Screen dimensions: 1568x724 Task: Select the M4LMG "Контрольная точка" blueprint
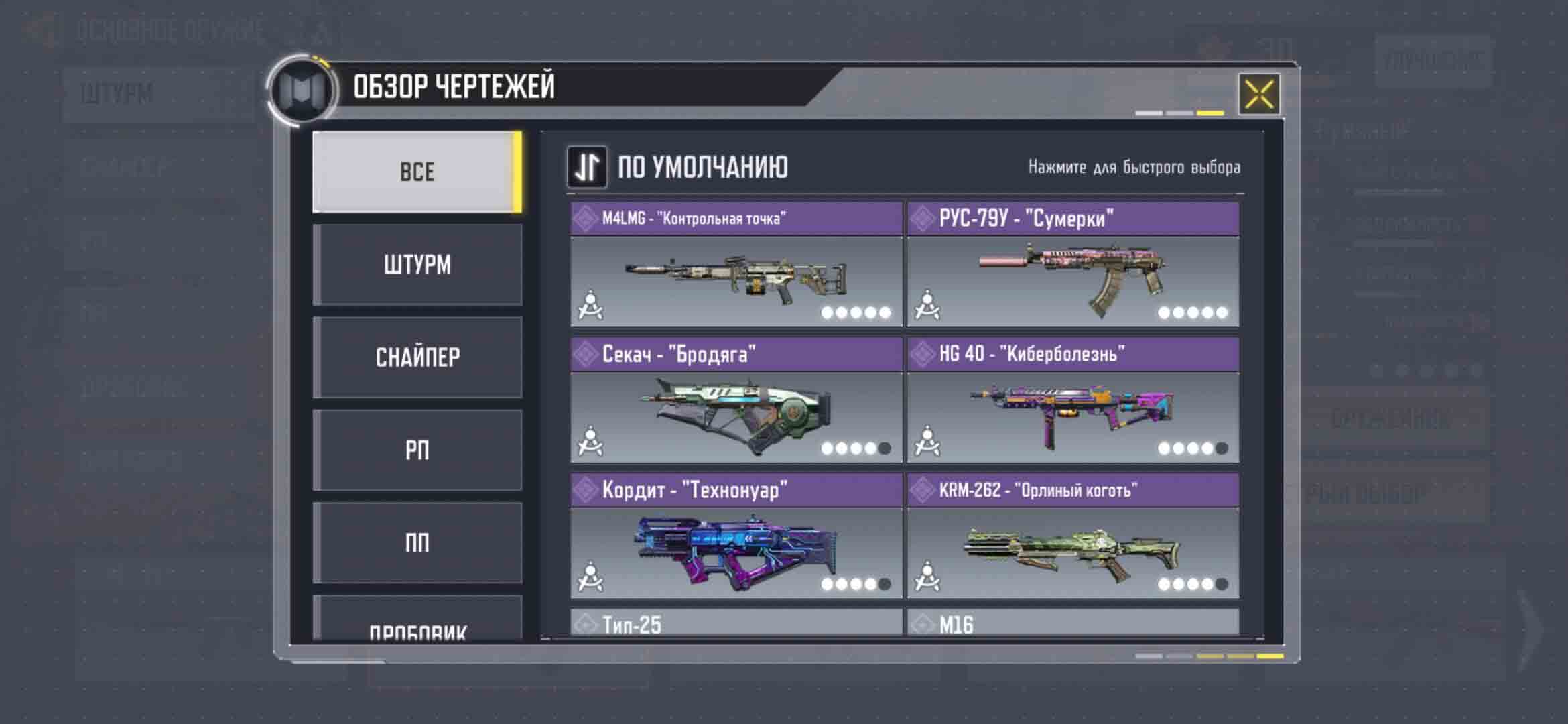(736, 265)
